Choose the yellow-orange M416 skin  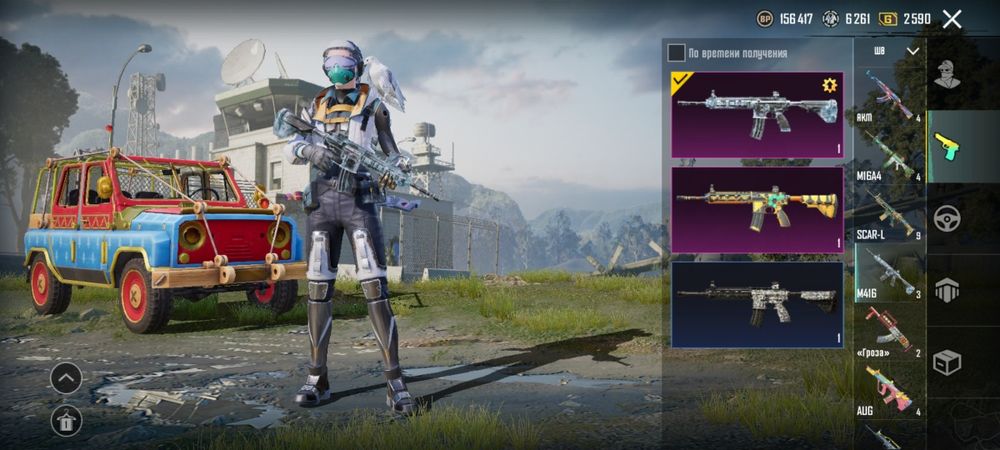pyautogui.click(x=757, y=209)
